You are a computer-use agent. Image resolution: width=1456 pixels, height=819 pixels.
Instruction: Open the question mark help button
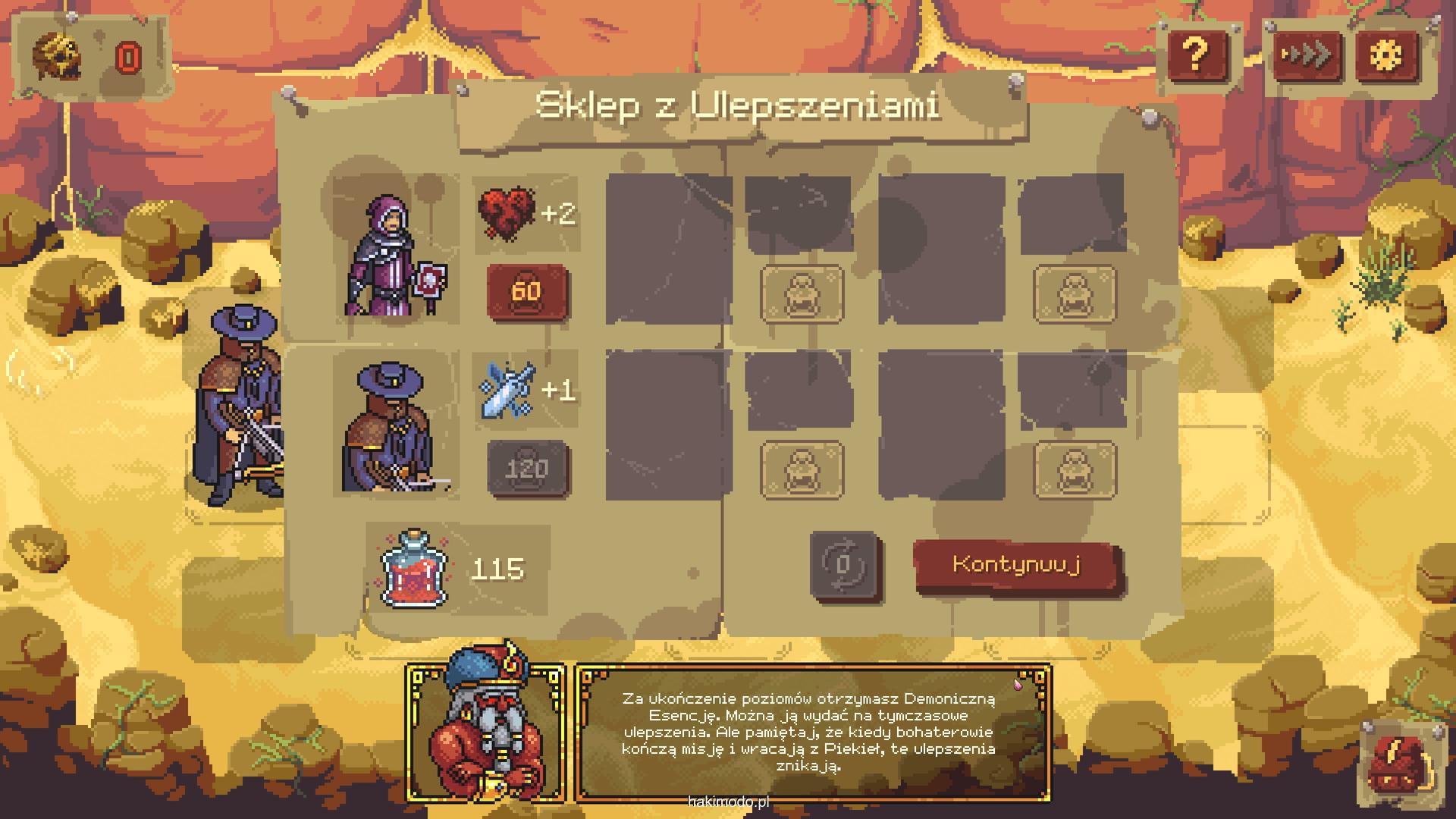1196,55
